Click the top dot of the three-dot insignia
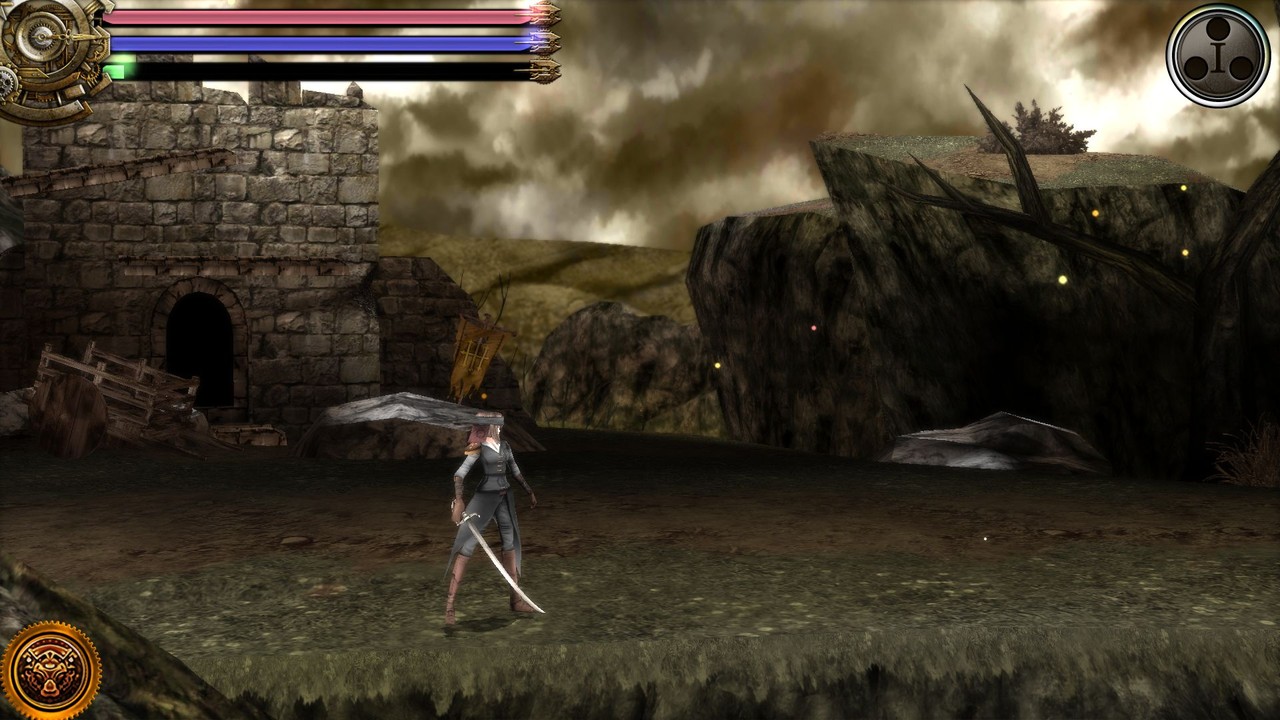 point(1218,28)
